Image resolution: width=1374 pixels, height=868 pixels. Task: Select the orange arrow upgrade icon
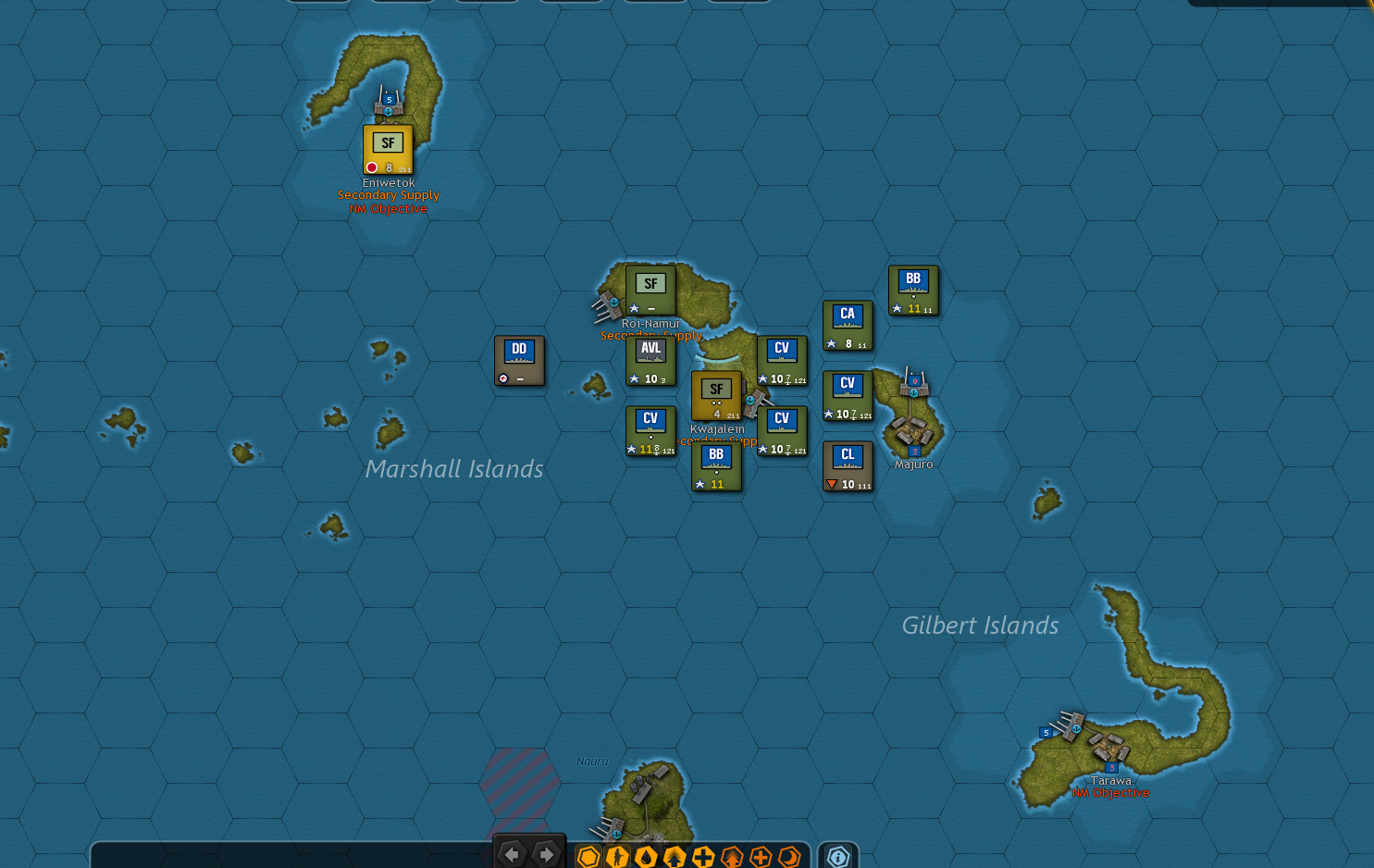[731, 856]
